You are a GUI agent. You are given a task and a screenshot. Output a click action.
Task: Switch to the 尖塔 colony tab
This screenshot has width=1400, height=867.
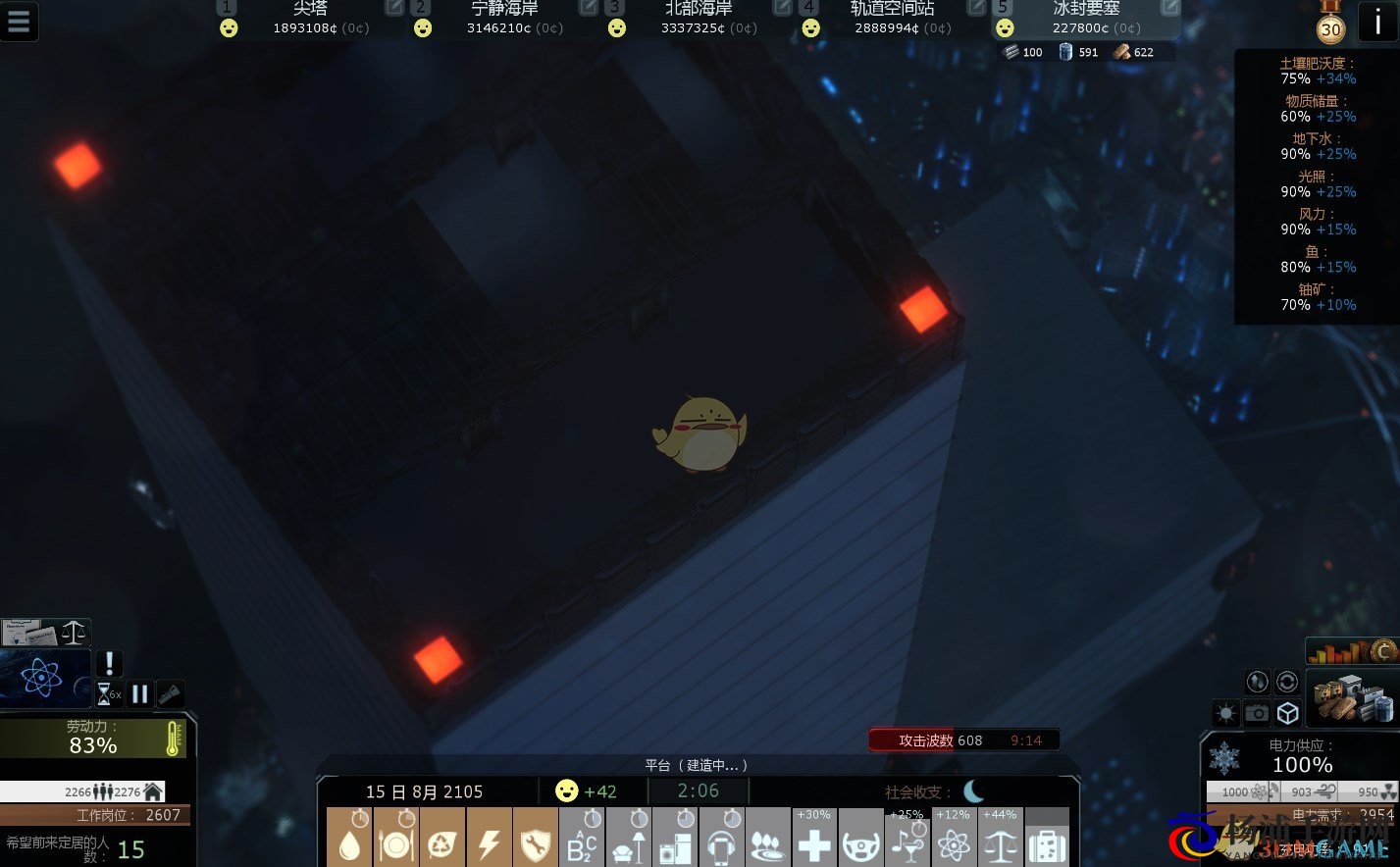tap(310, 18)
